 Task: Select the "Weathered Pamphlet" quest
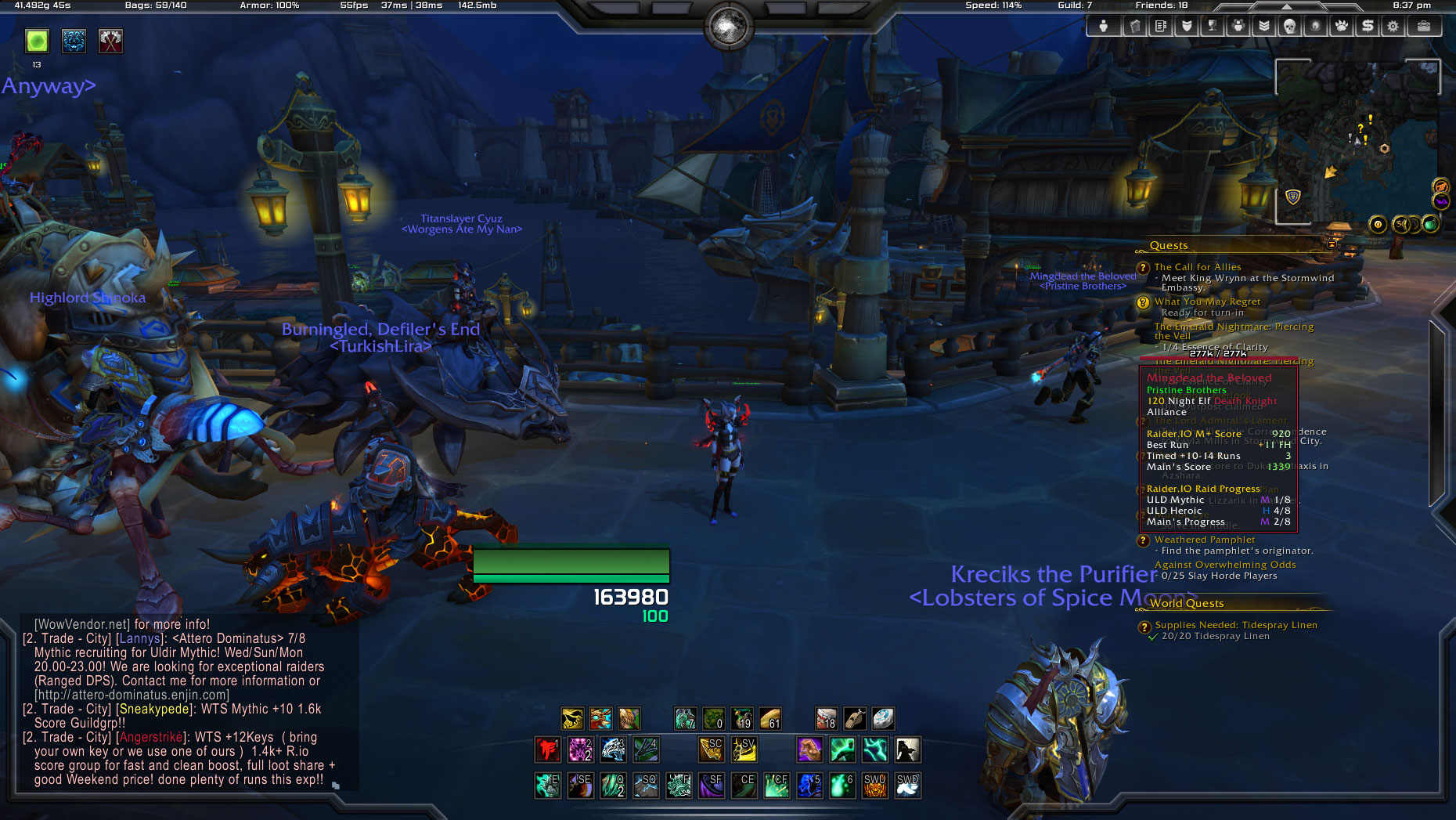(x=1205, y=540)
